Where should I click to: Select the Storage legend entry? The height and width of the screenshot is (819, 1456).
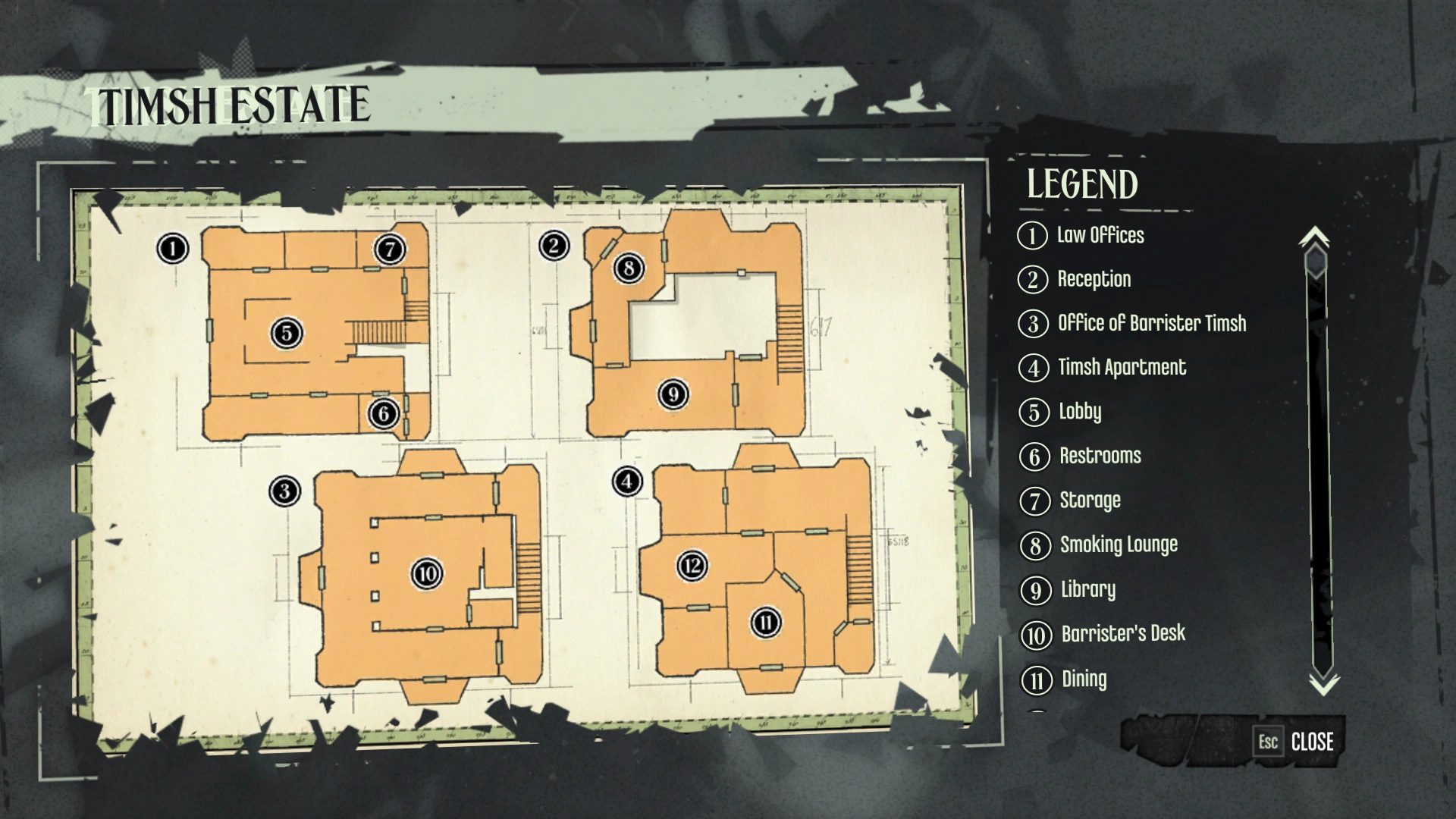point(1090,500)
